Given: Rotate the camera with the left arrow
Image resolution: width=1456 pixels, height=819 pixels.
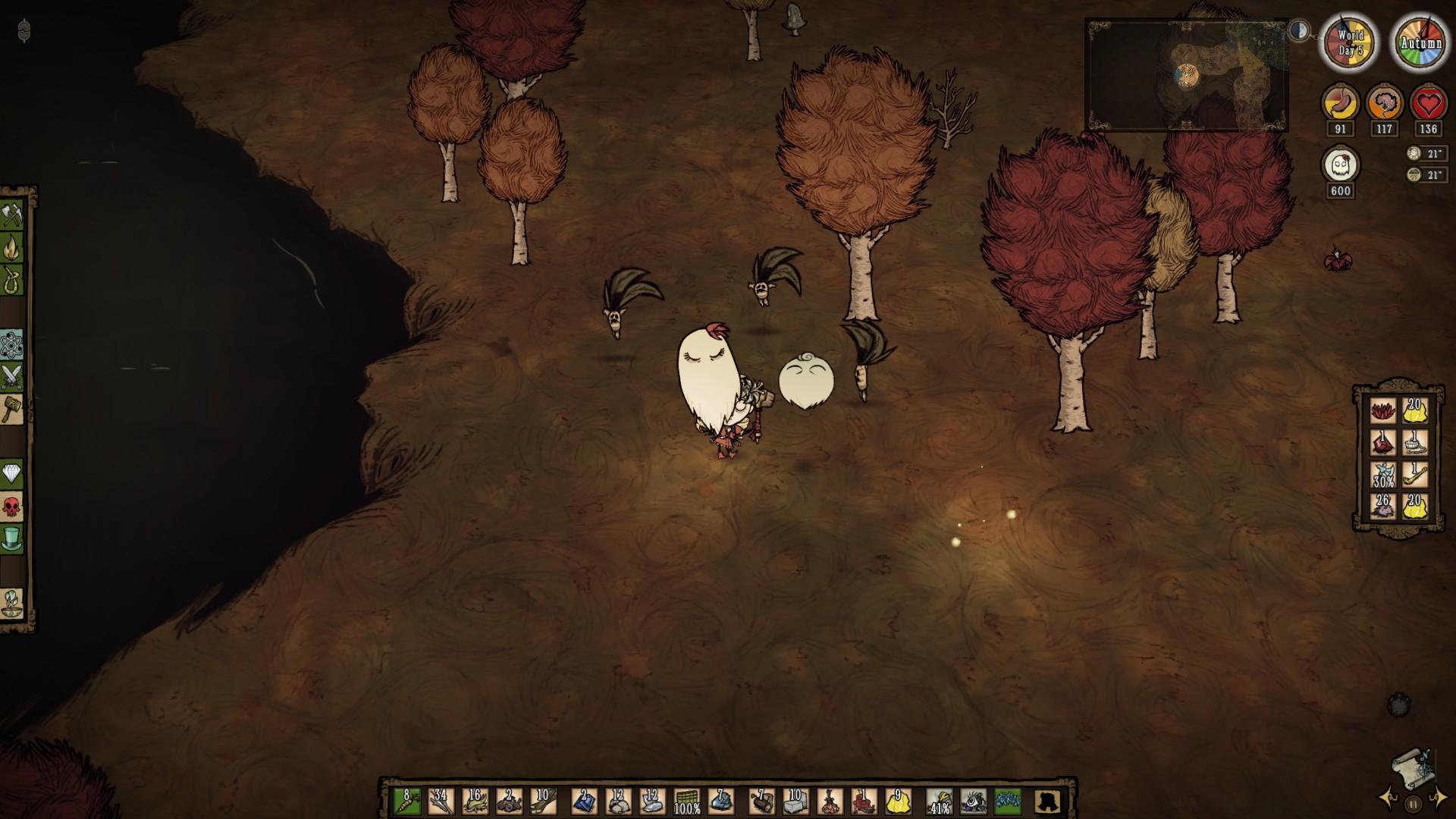Looking at the screenshot, I should 1389,799.
